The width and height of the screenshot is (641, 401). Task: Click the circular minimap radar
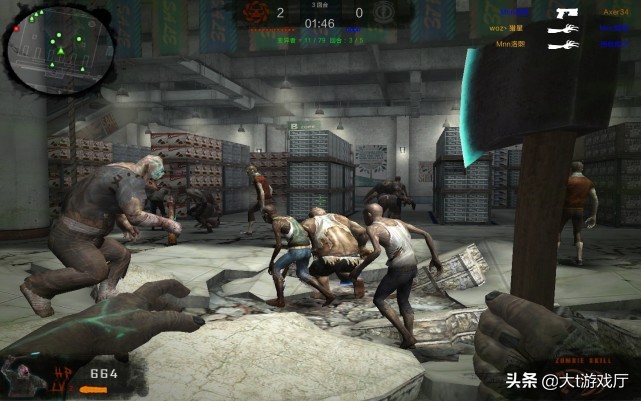48,42
